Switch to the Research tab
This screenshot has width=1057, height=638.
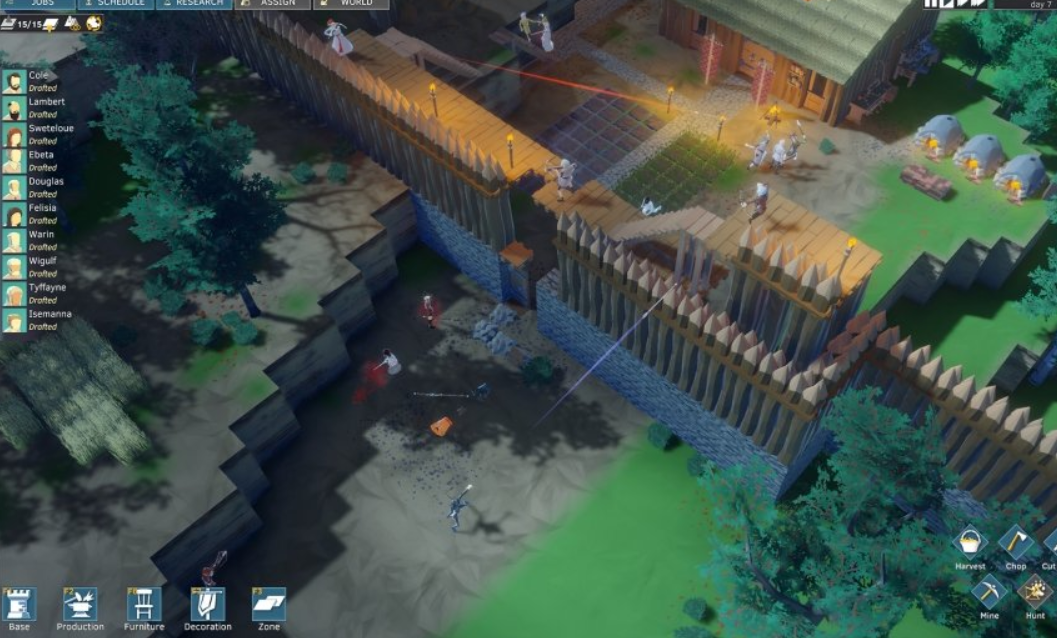194,4
